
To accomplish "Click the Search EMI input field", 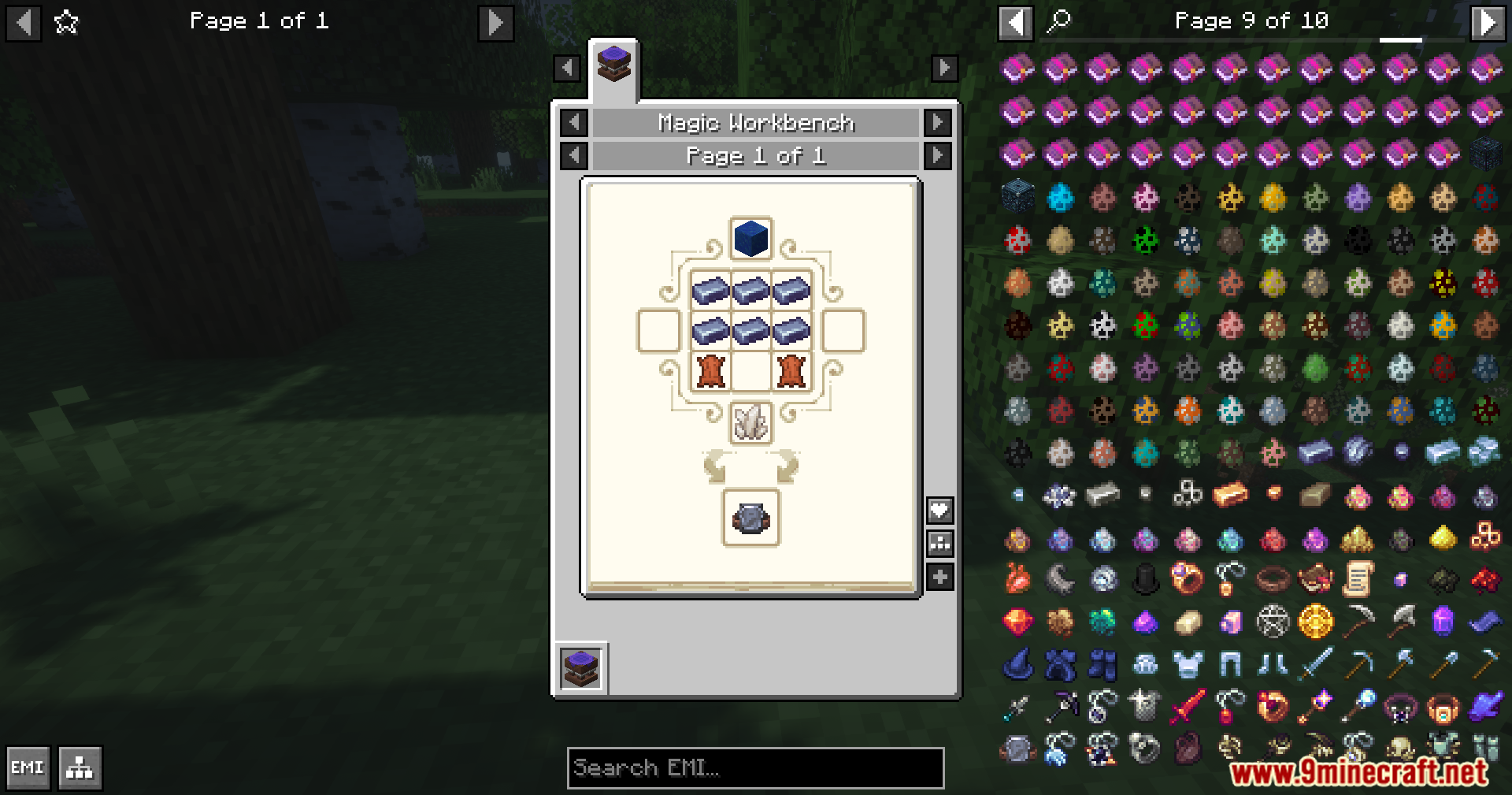I will pyautogui.click(x=756, y=768).
